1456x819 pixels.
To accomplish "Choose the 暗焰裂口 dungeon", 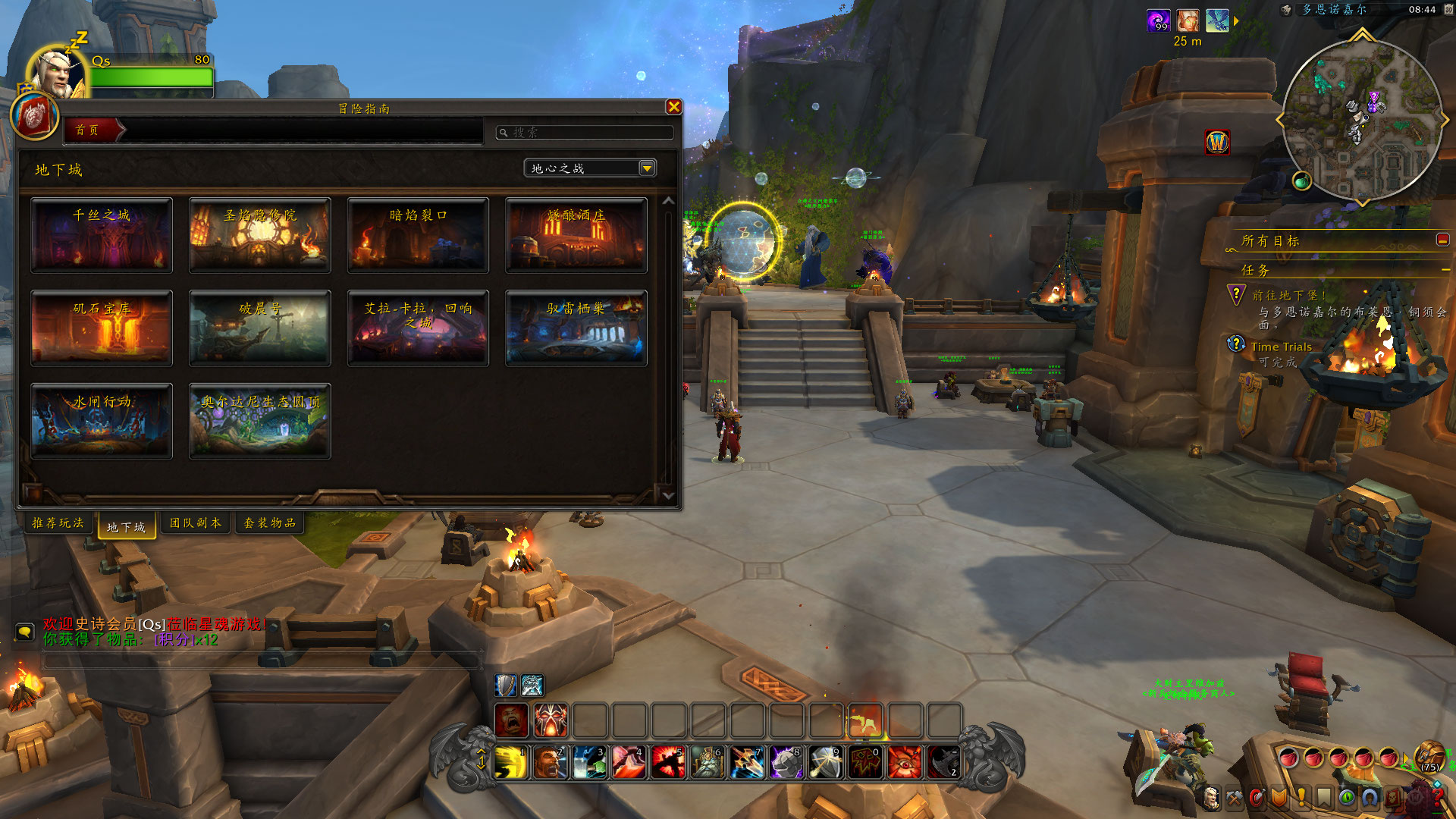I will pyautogui.click(x=418, y=235).
